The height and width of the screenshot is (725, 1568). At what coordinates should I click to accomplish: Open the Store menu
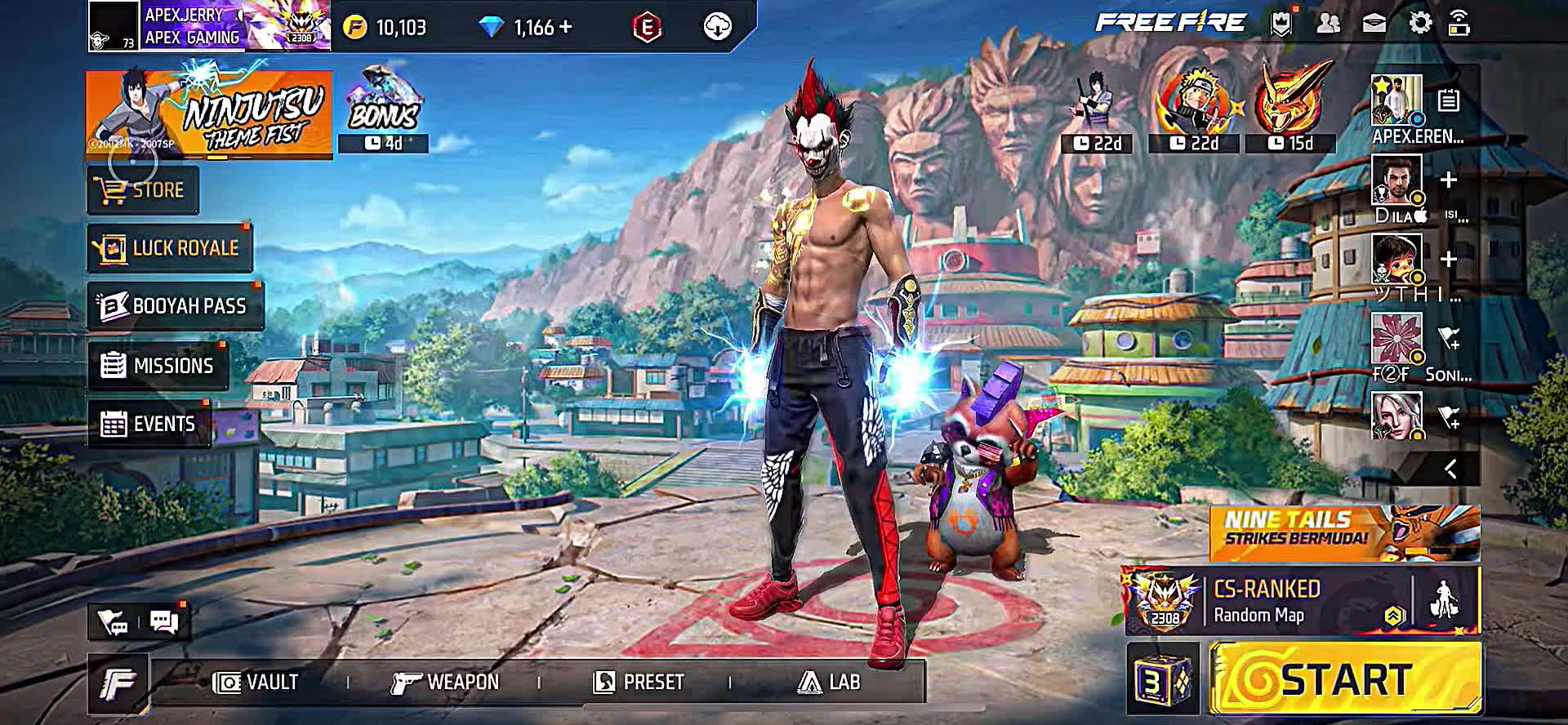coord(143,190)
